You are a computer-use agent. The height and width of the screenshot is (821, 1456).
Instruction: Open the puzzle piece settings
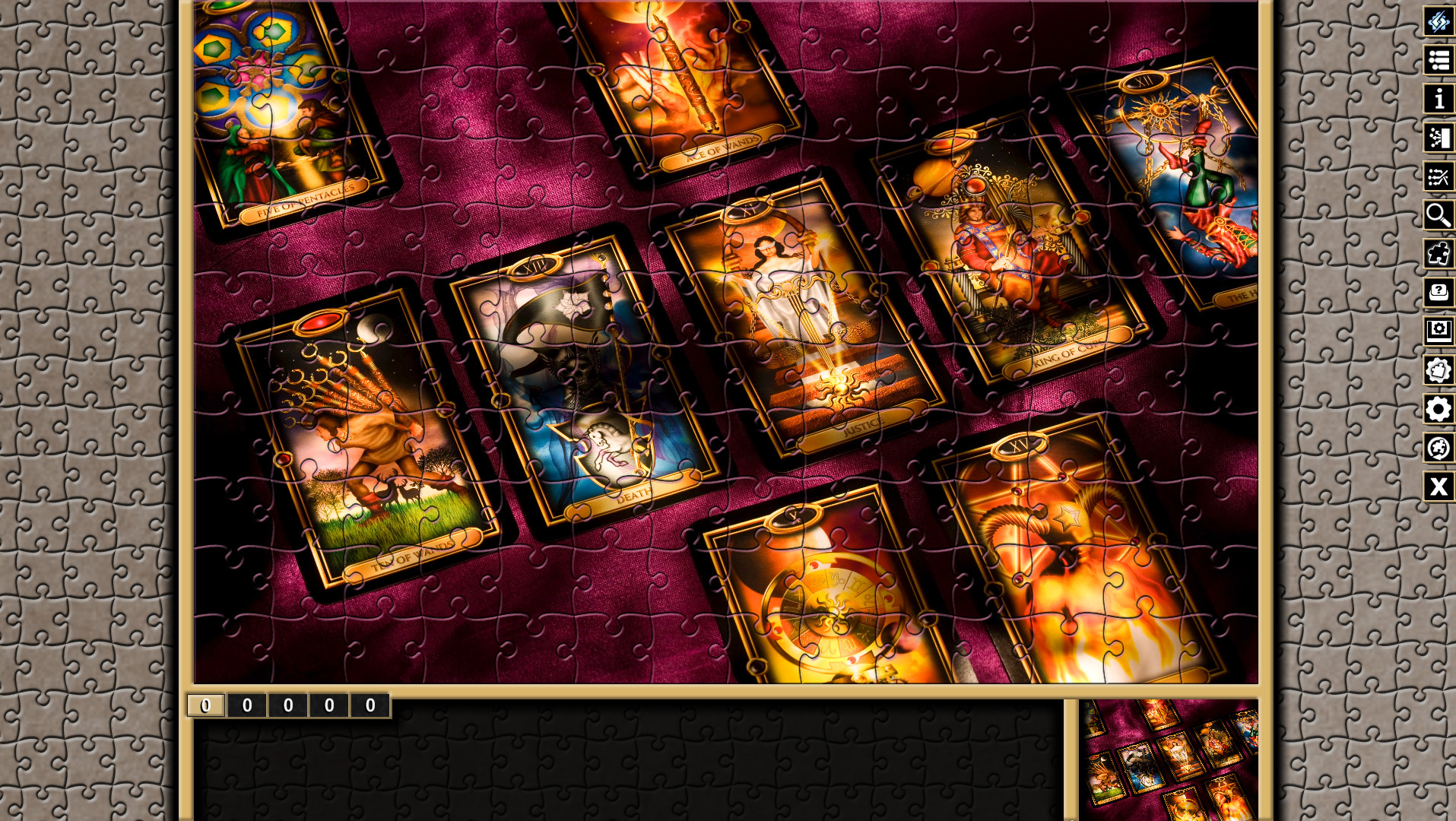click(1438, 372)
